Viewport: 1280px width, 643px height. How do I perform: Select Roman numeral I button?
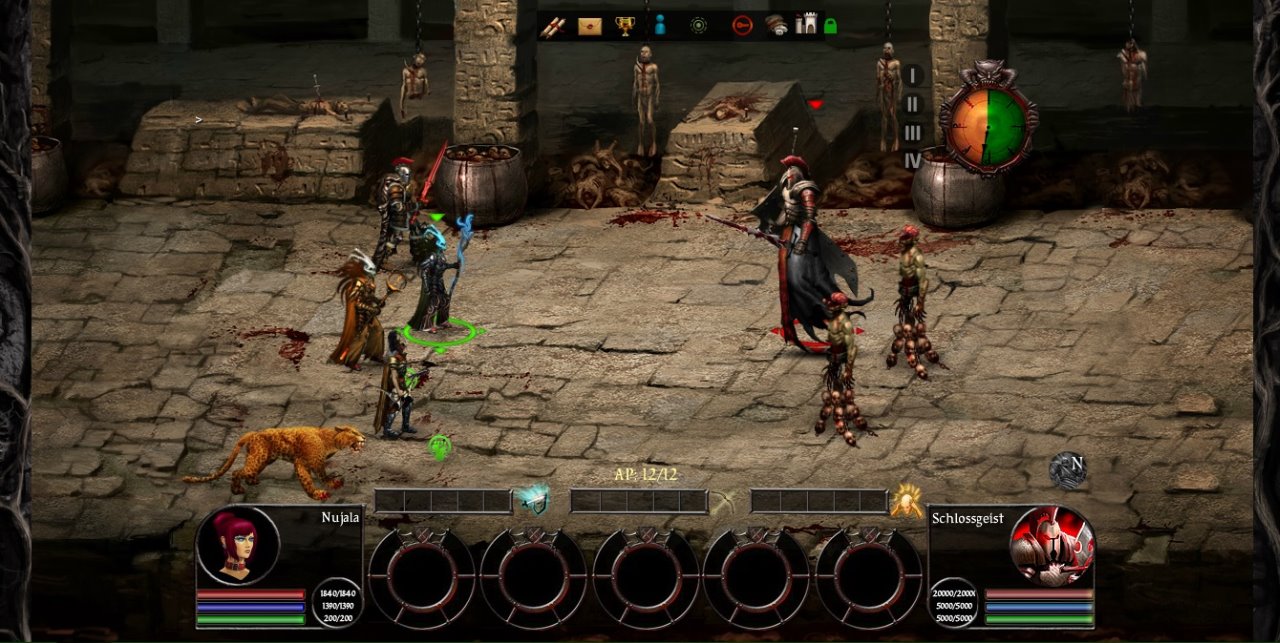pos(912,76)
